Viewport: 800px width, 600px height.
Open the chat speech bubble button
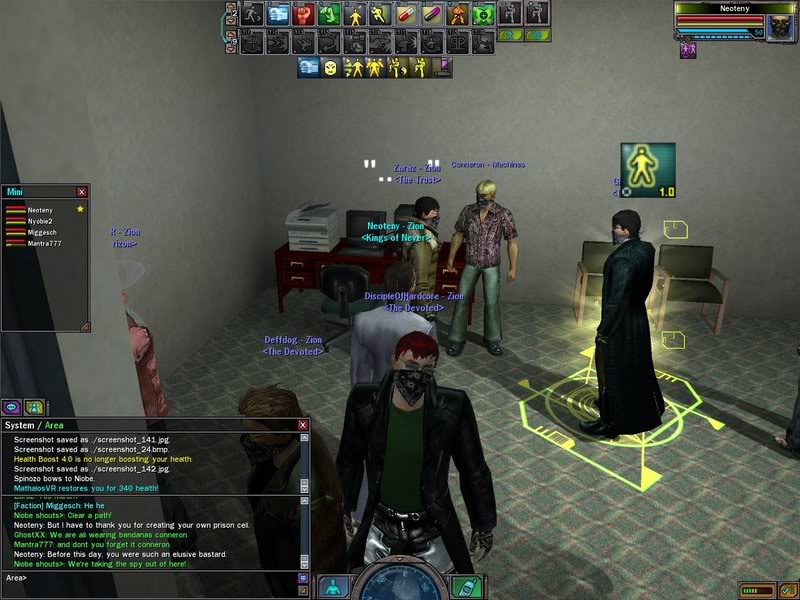tap(13, 407)
